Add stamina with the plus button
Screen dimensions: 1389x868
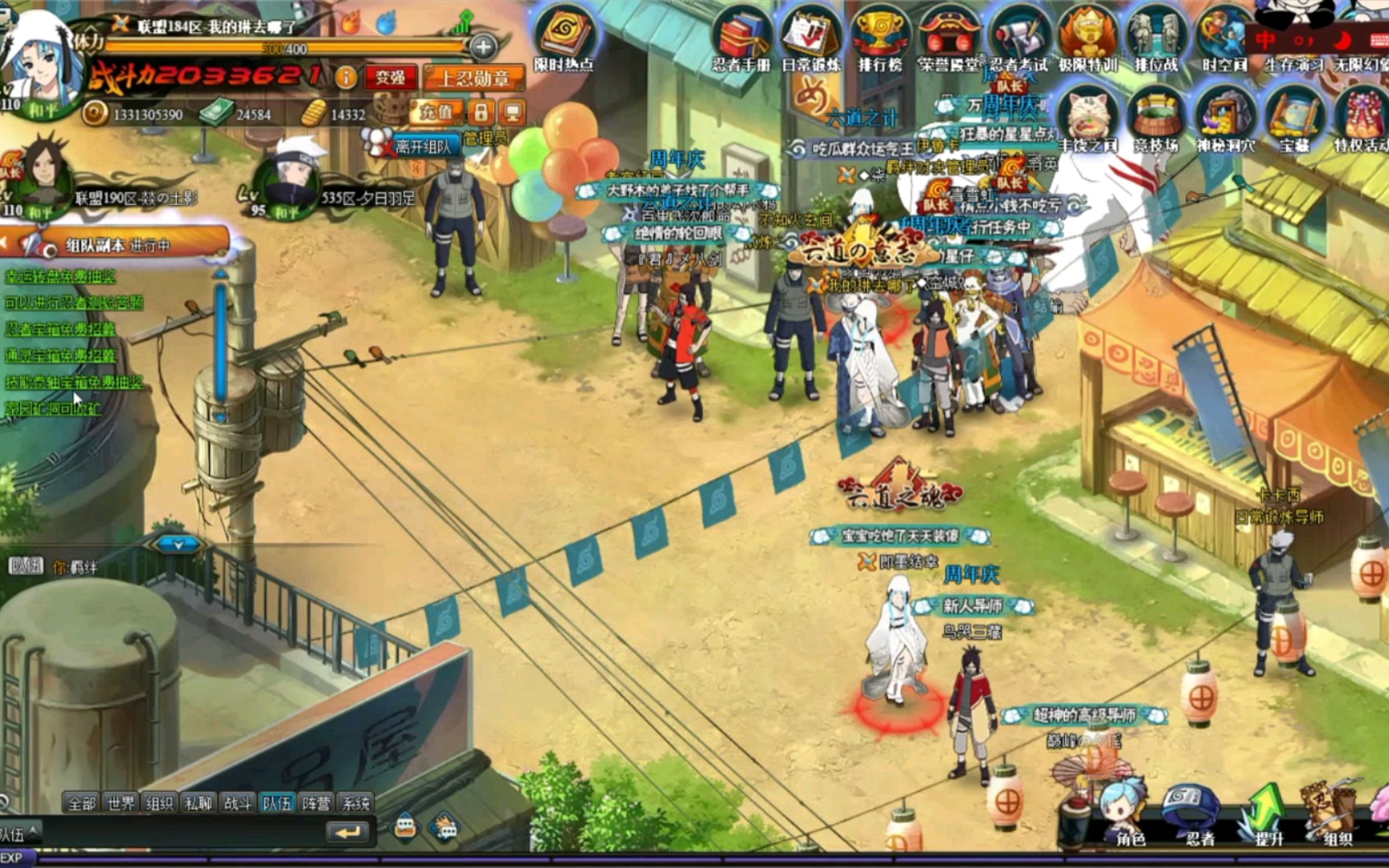click(x=483, y=47)
